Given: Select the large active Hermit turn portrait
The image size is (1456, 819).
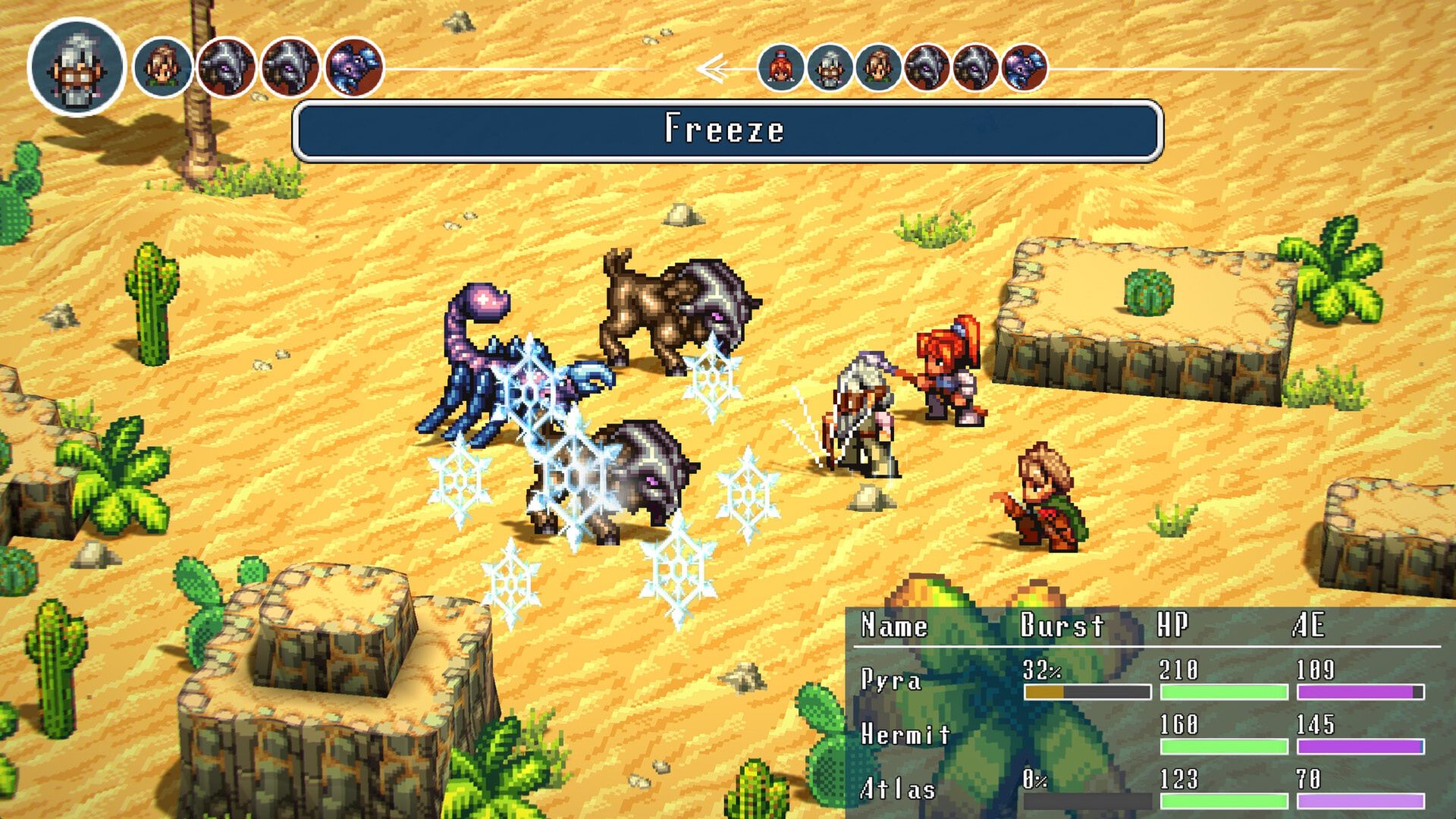Looking at the screenshot, I should point(77,67).
